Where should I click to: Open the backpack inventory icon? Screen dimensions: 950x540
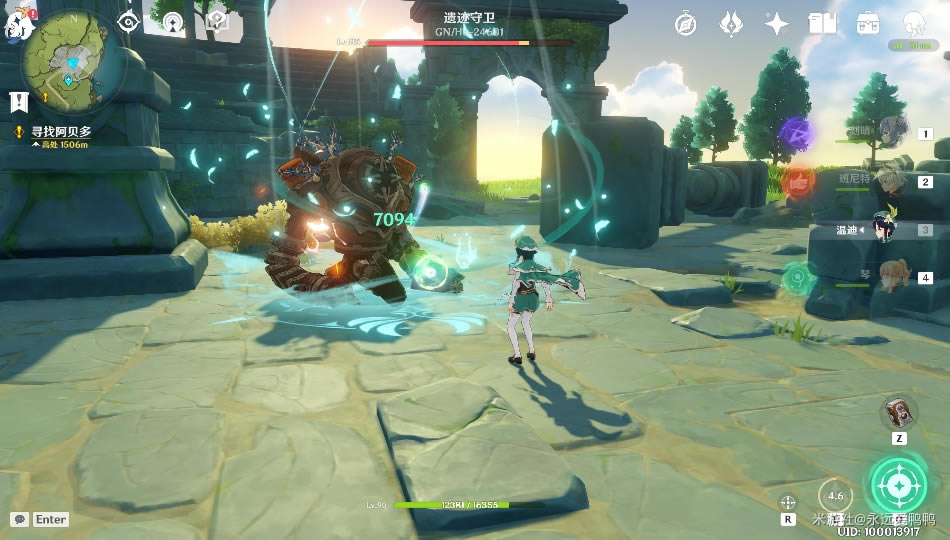point(868,24)
